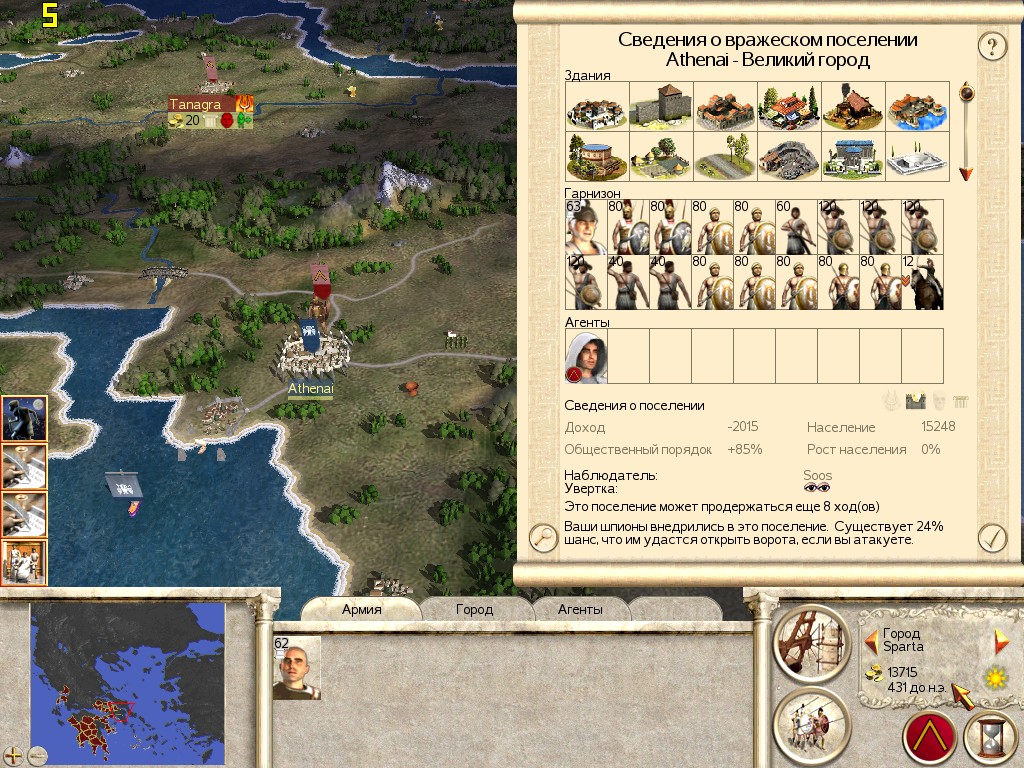This screenshot has height=768, width=1024.
Task: Click the magnifying glass locate button
Action: 543,538
